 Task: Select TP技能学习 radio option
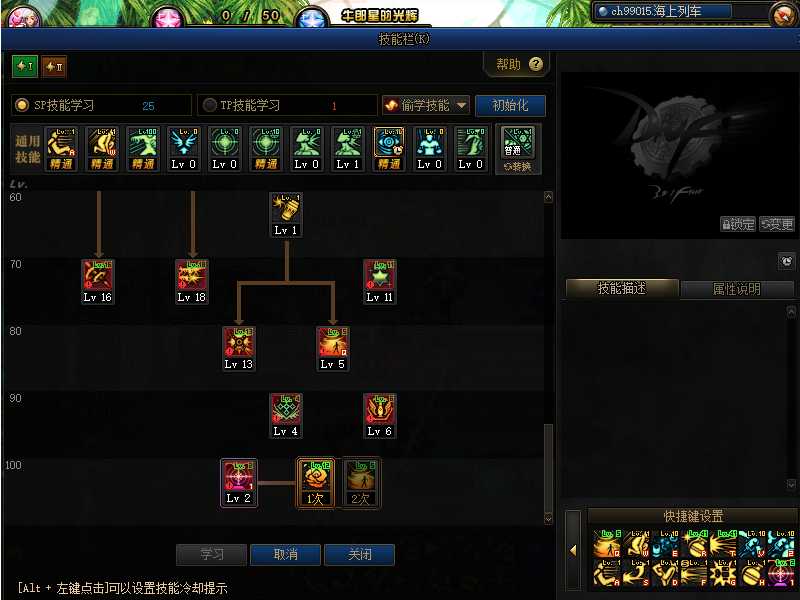210,105
